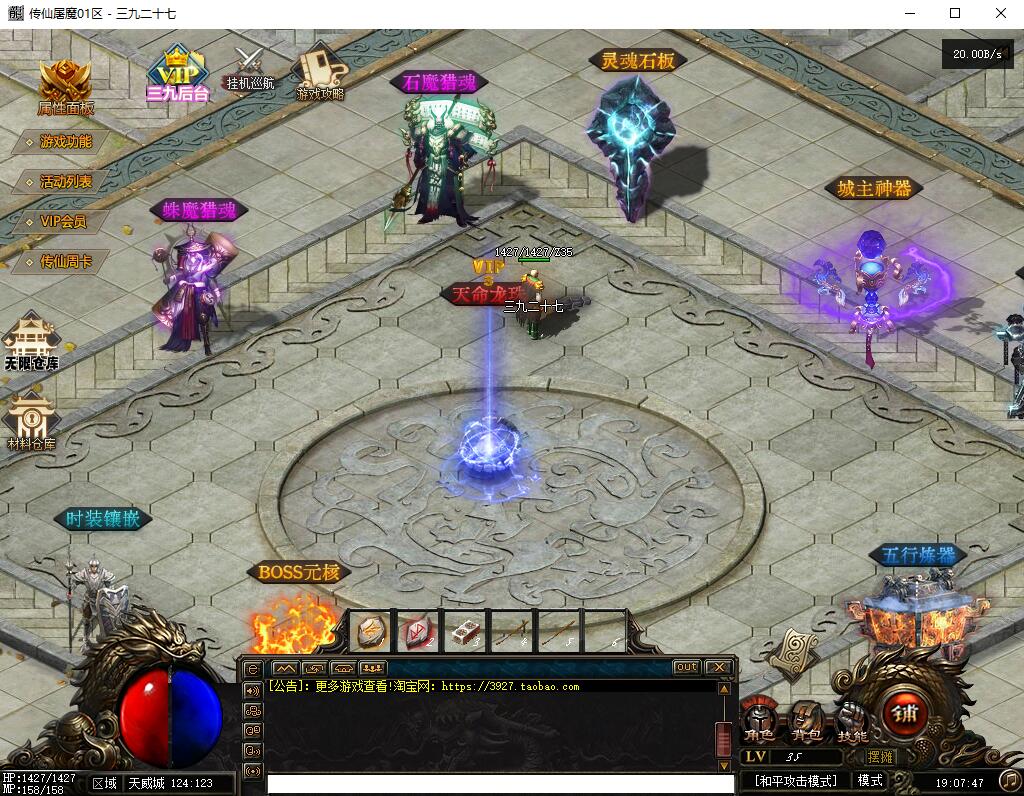This screenshot has width=1024, height=796.
Task: Select the red rune item in slot 2
Action: tap(419, 632)
